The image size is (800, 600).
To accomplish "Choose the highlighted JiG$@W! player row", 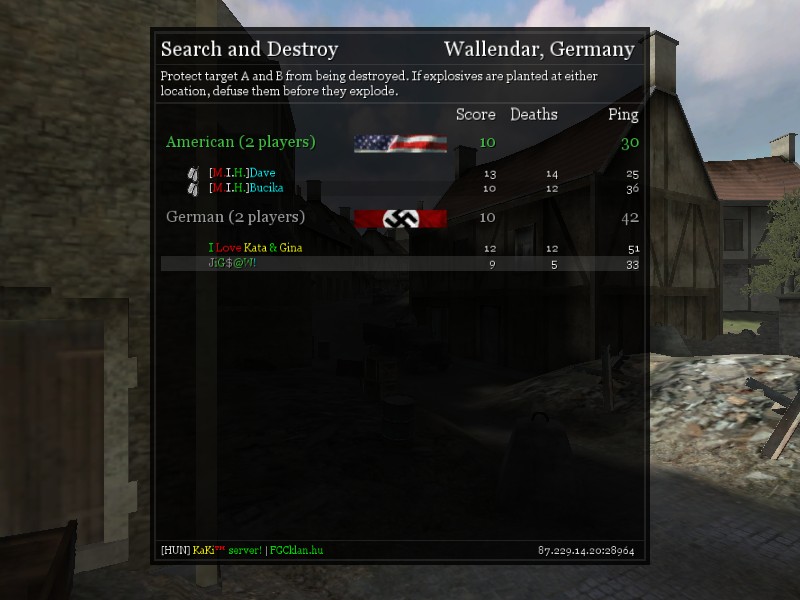I will tap(400, 263).
